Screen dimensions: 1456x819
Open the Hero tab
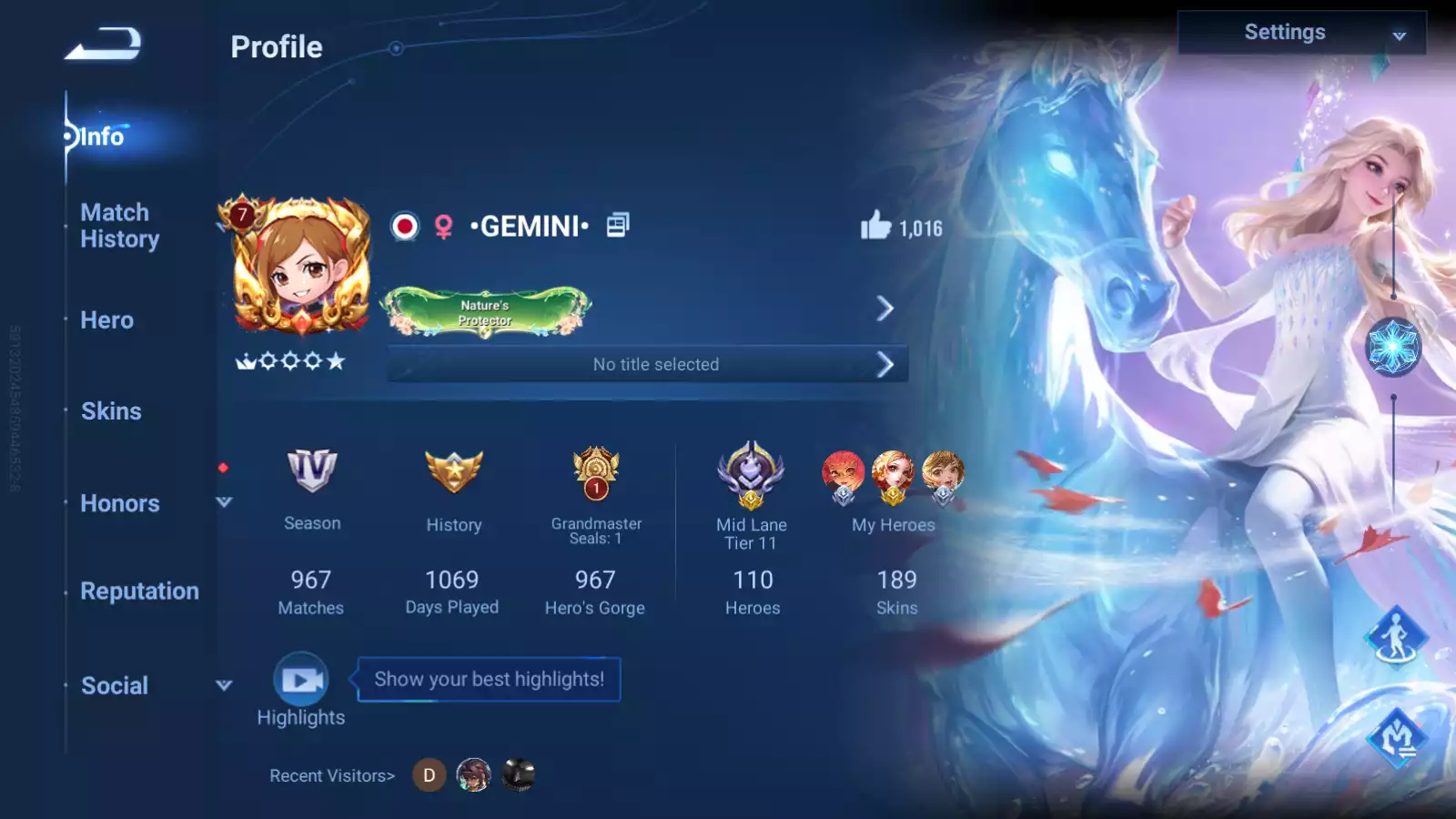[106, 320]
